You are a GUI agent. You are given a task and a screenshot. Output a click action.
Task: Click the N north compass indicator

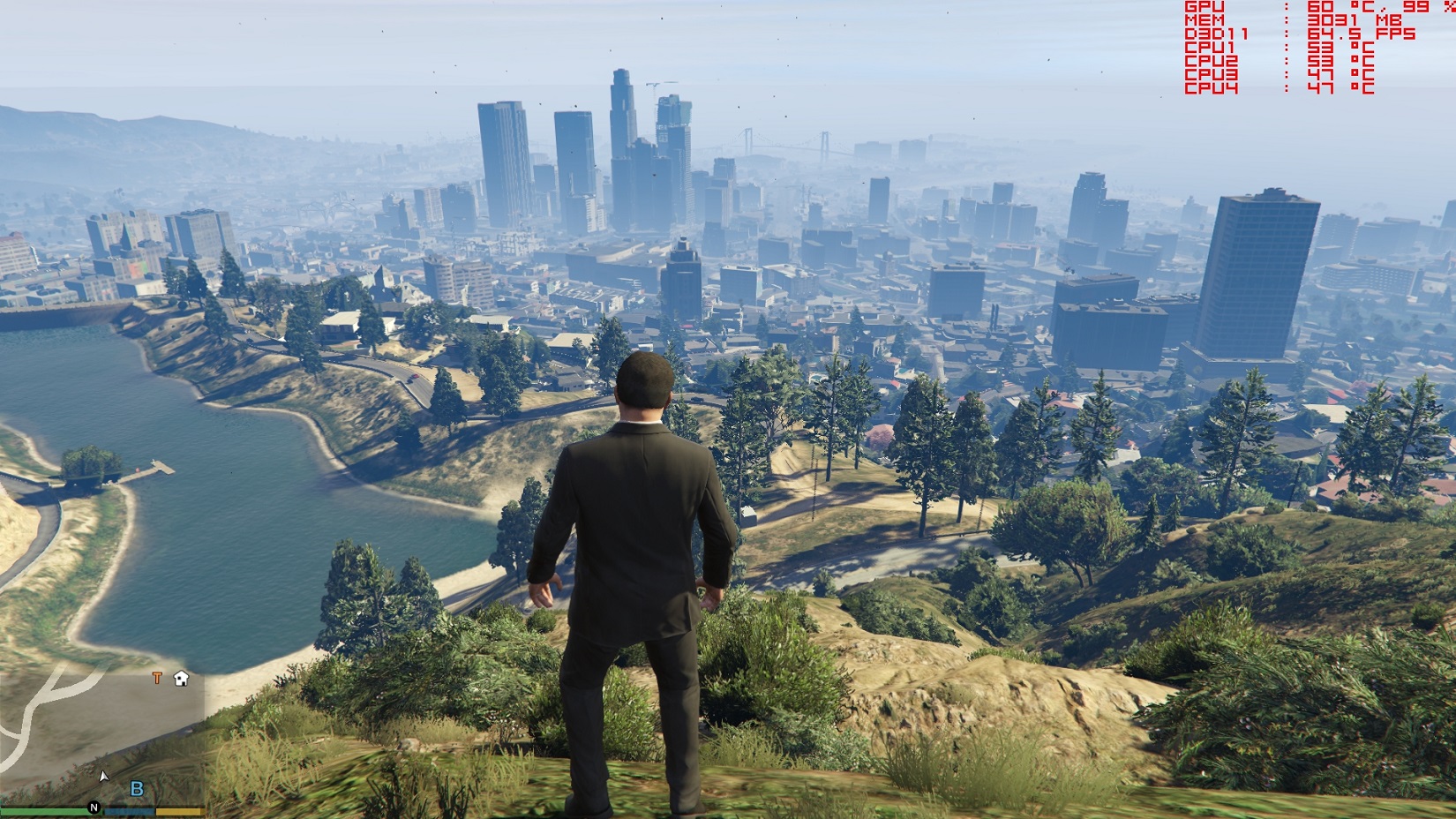coord(94,808)
